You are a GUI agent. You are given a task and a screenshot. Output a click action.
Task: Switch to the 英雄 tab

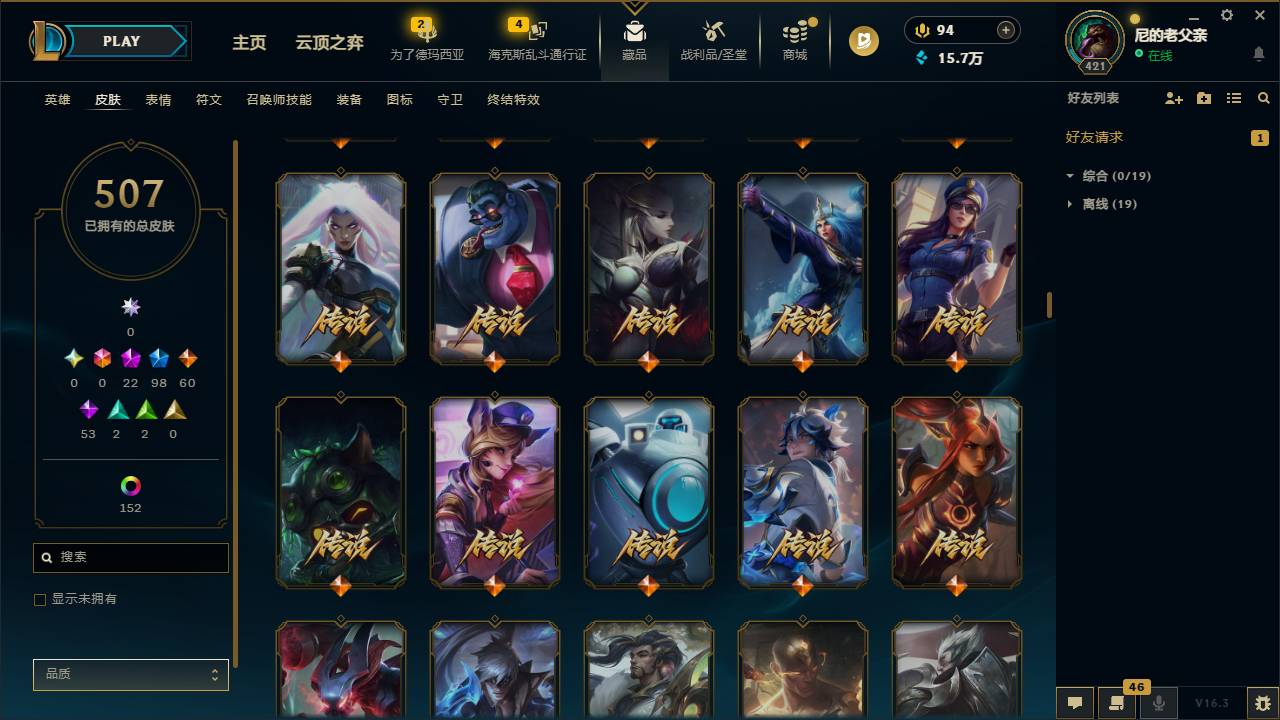coord(57,100)
